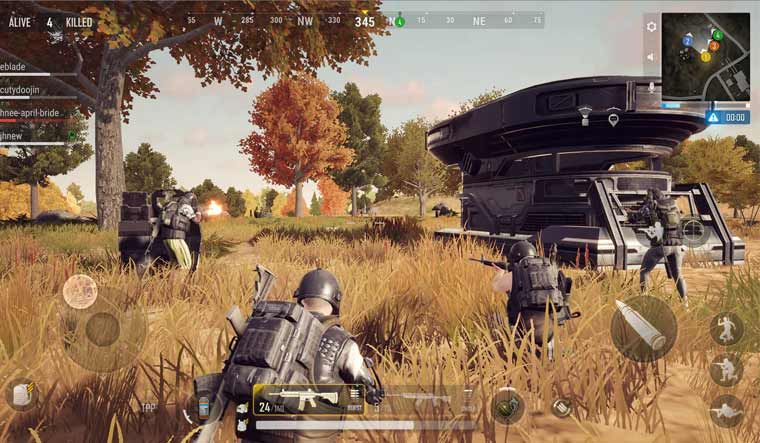Switch to crouch stance
The image size is (760, 443).
click(726, 371)
